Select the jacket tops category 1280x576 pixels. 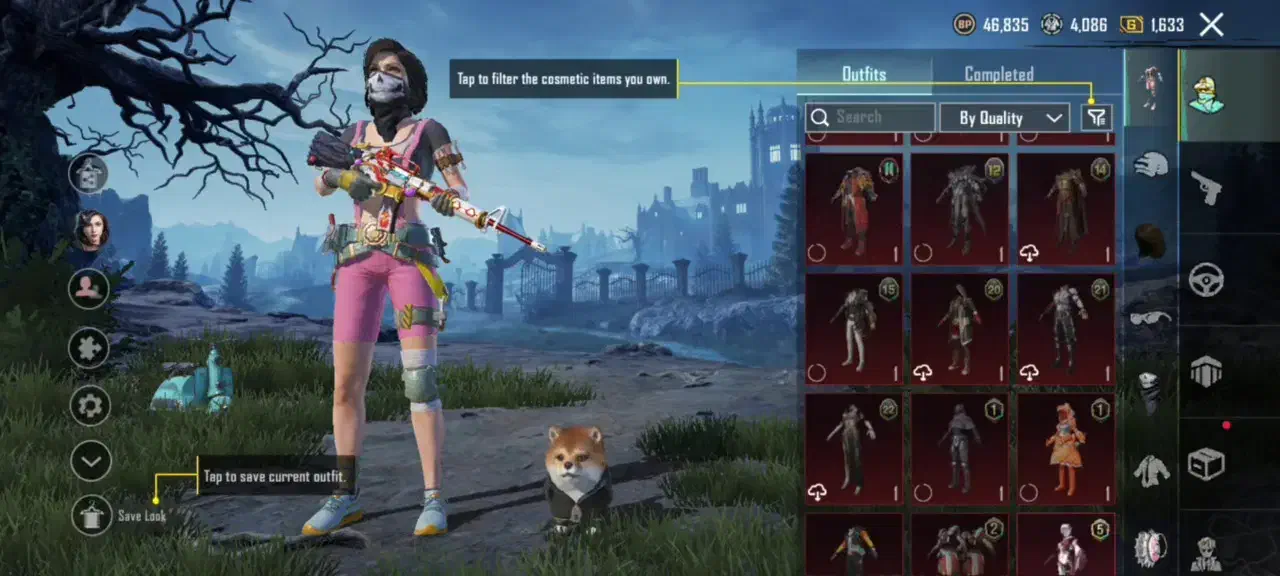click(x=1151, y=470)
